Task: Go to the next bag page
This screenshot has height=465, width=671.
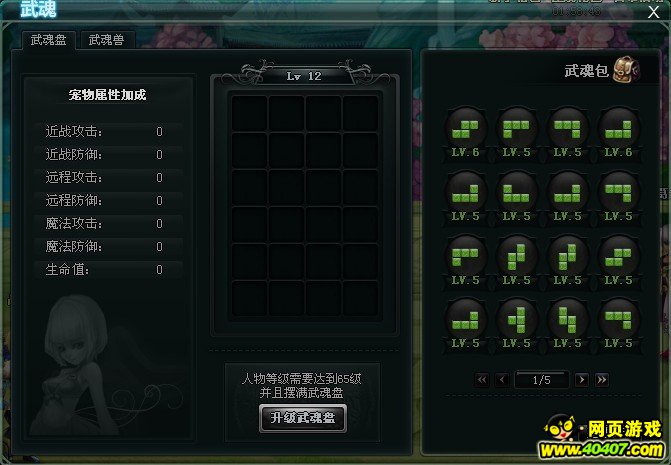Action: pos(580,380)
